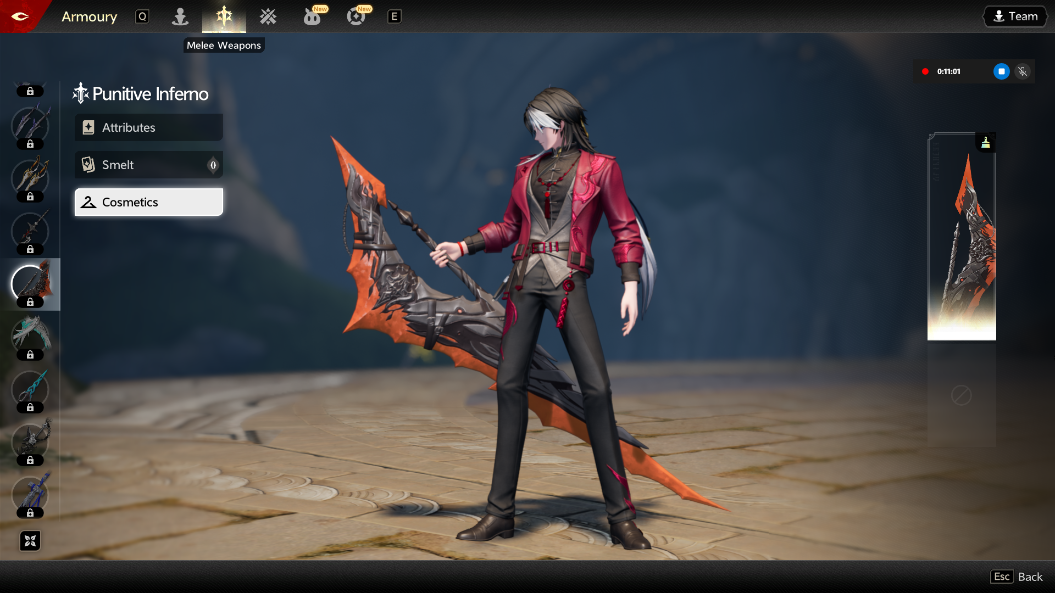Choose the cyan chain blade weapon

pyautogui.click(x=30, y=389)
